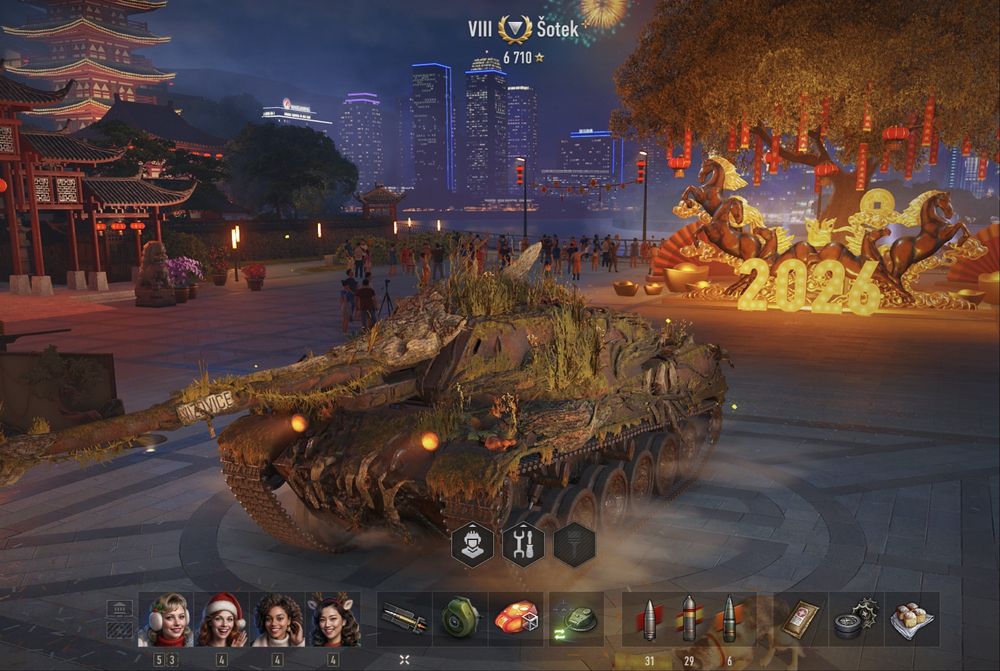Open the curly-haired crew member in white sweater
Viewport: 1000px width, 671px height.
[x=278, y=619]
